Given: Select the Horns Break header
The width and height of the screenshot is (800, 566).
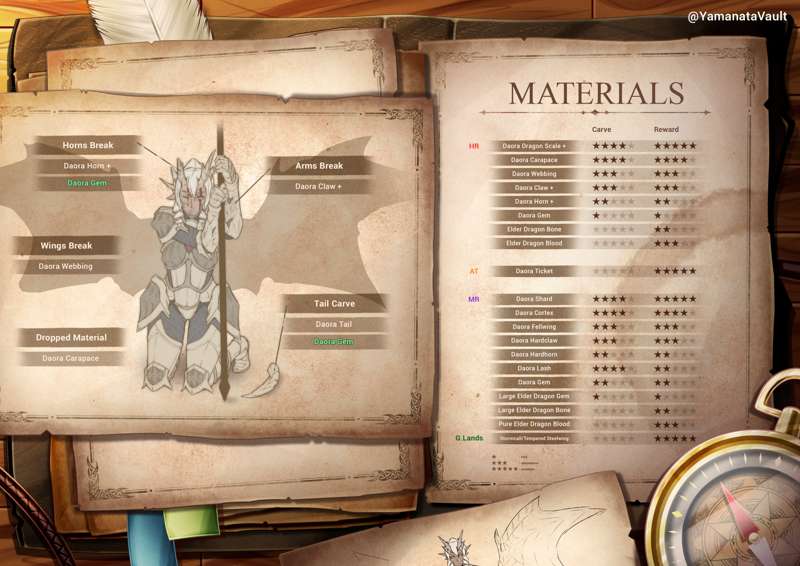Looking at the screenshot, I should [x=88, y=146].
